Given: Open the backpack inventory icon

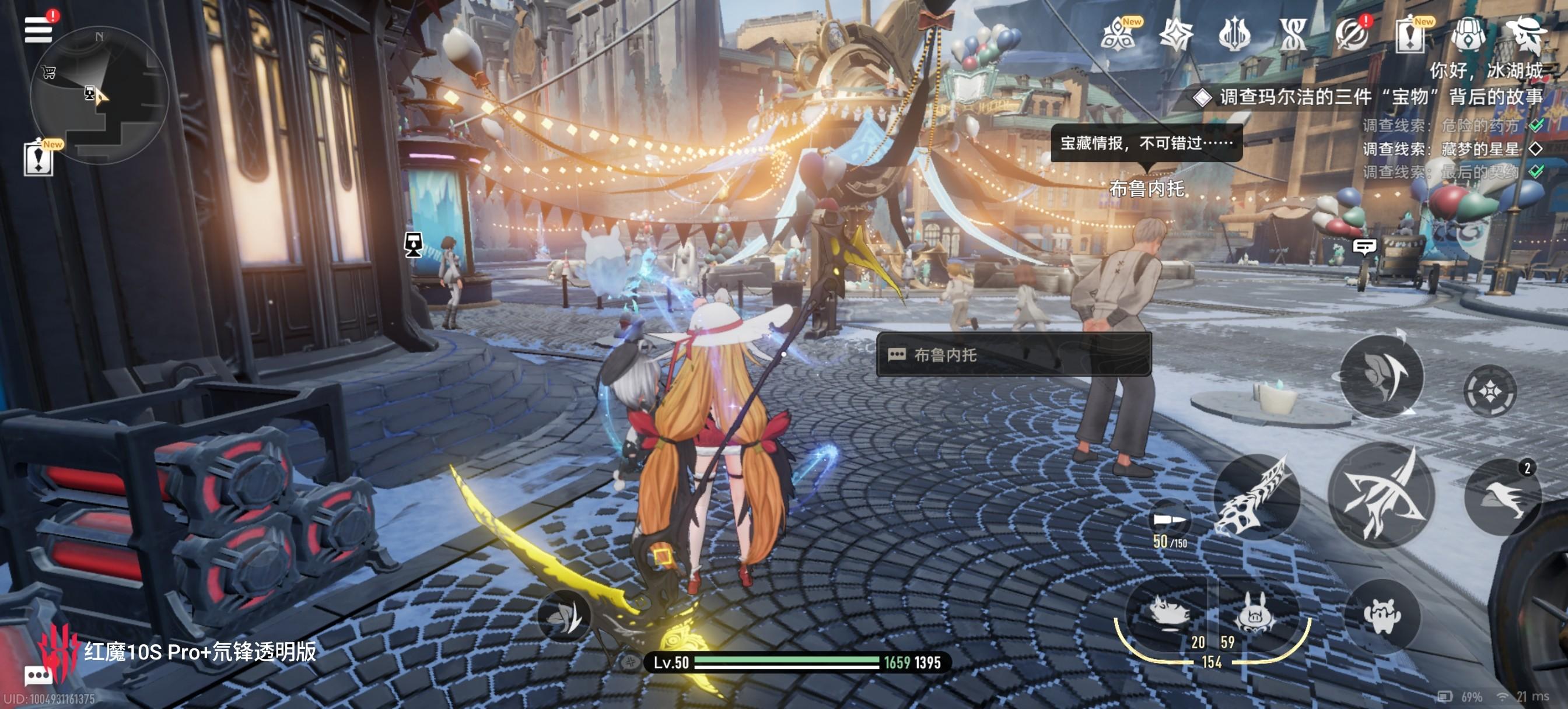Looking at the screenshot, I should pos(1469,34).
